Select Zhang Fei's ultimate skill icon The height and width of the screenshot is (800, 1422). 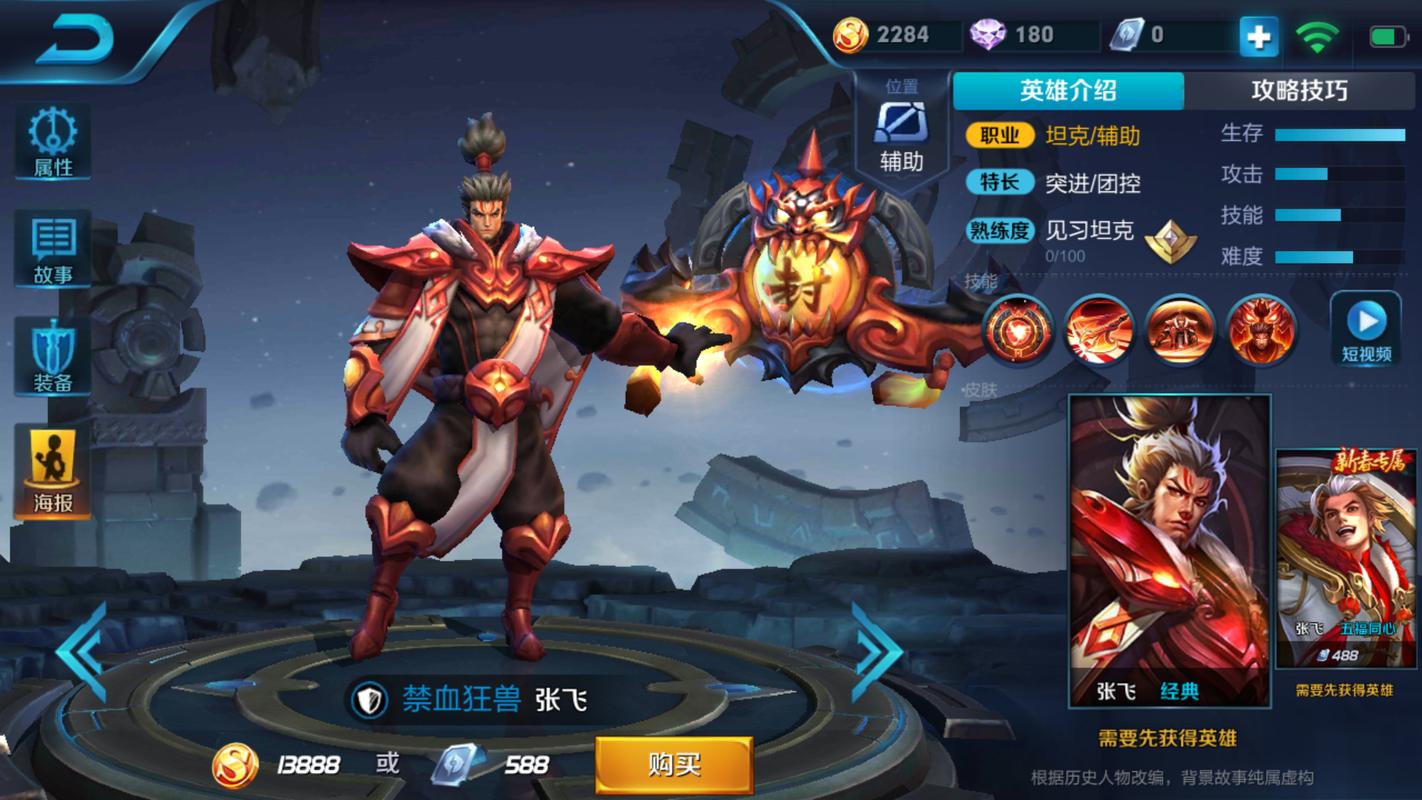coord(1260,330)
